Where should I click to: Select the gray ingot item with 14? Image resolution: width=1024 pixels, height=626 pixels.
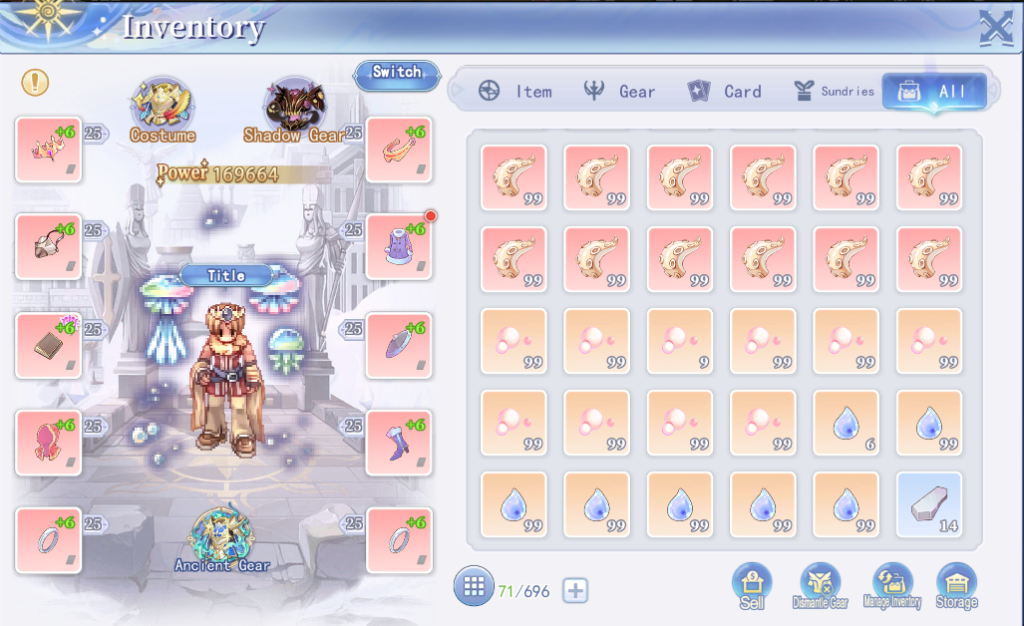pos(929,505)
